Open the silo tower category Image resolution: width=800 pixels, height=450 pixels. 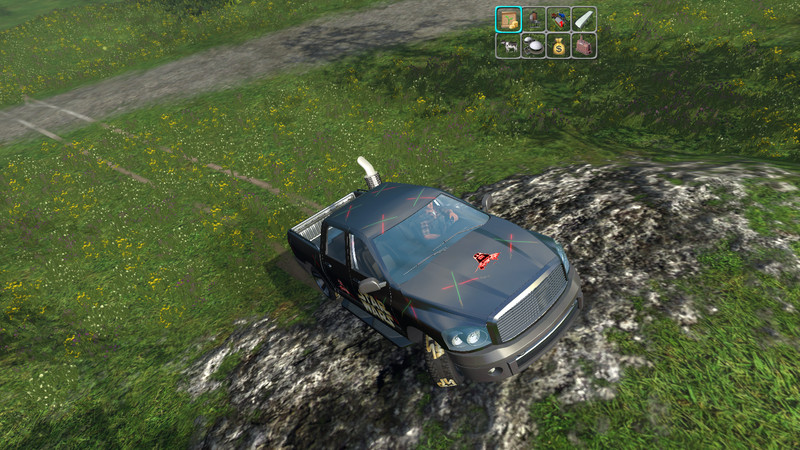[x=533, y=19]
